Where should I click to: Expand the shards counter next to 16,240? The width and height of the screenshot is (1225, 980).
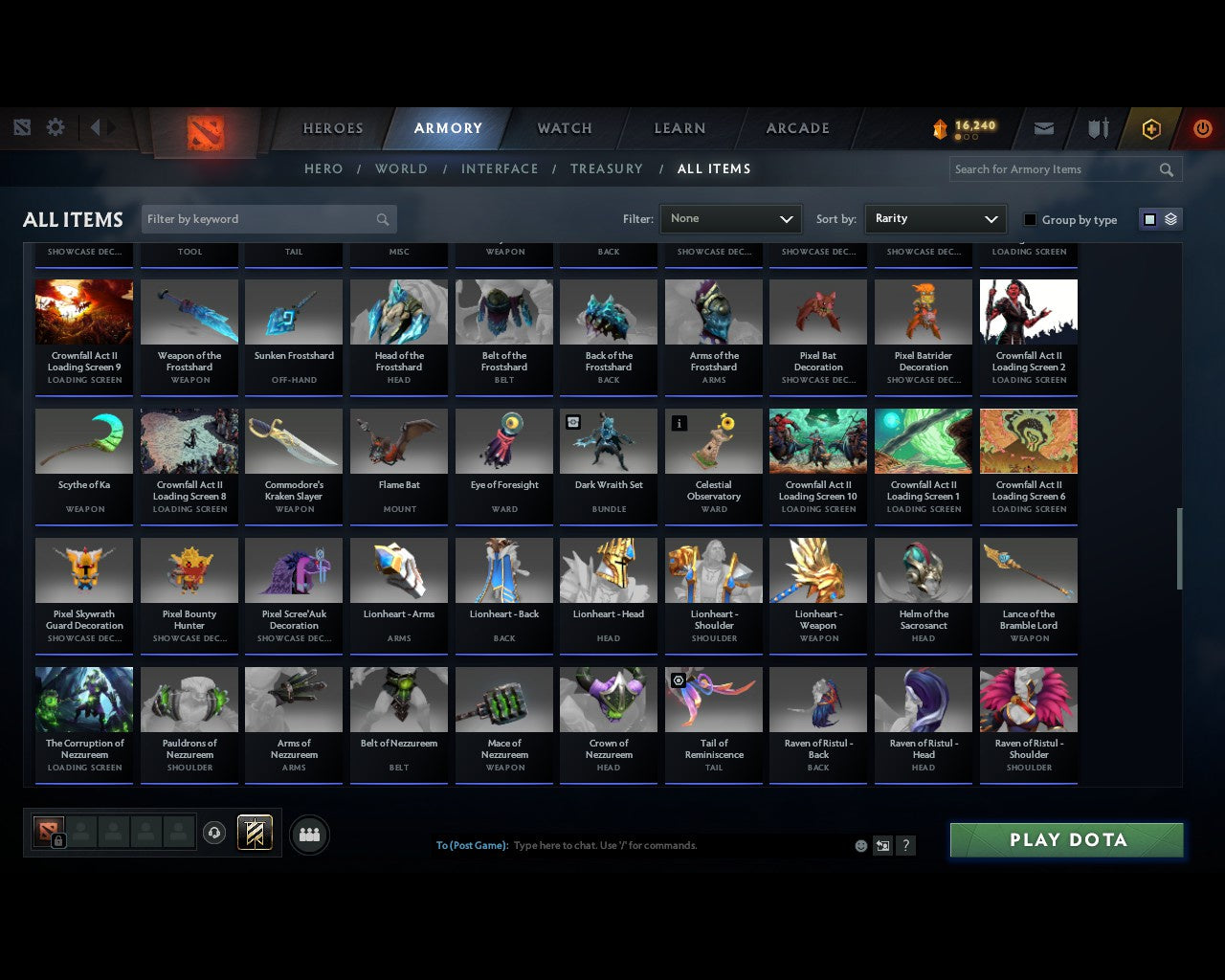click(x=969, y=137)
